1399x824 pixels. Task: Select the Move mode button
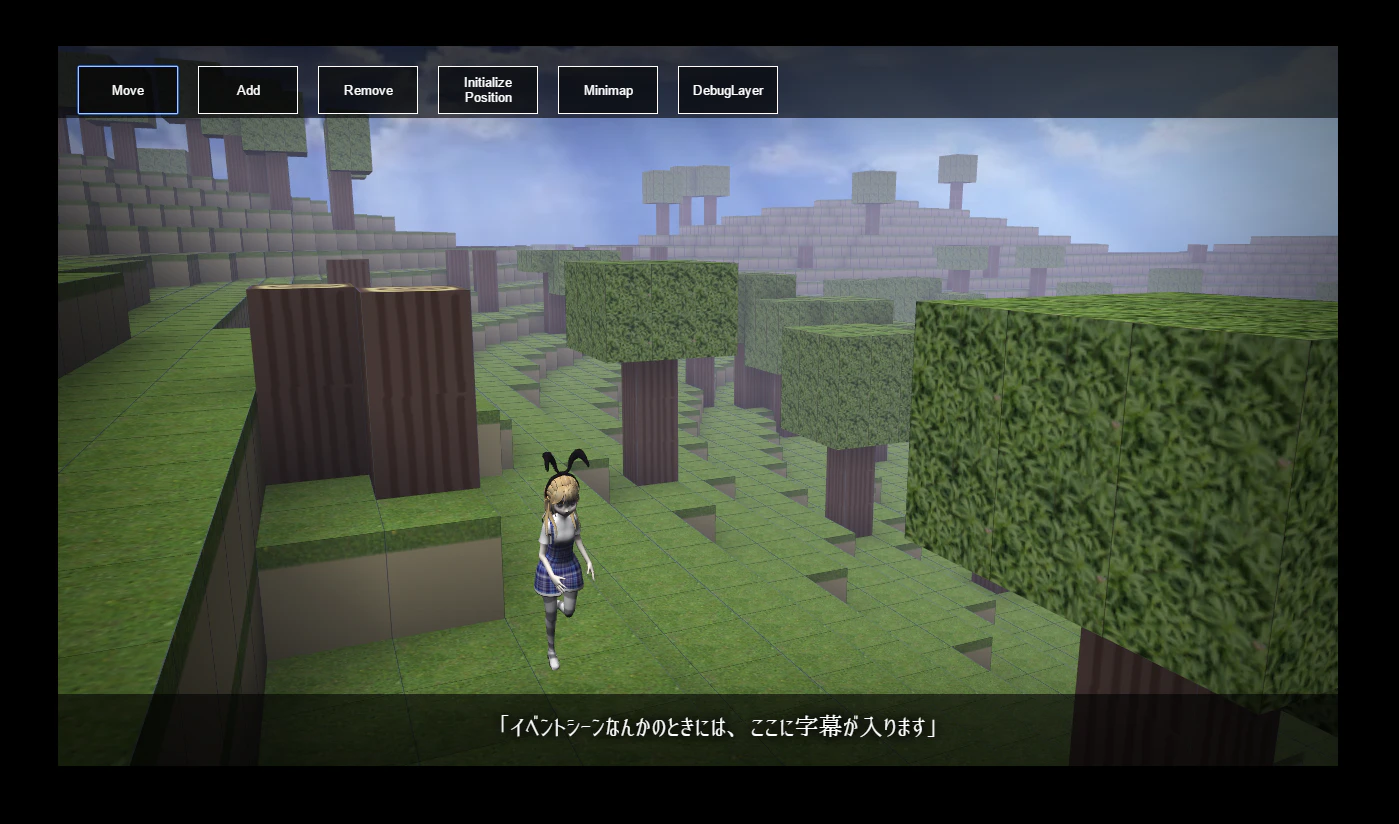point(127,89)
